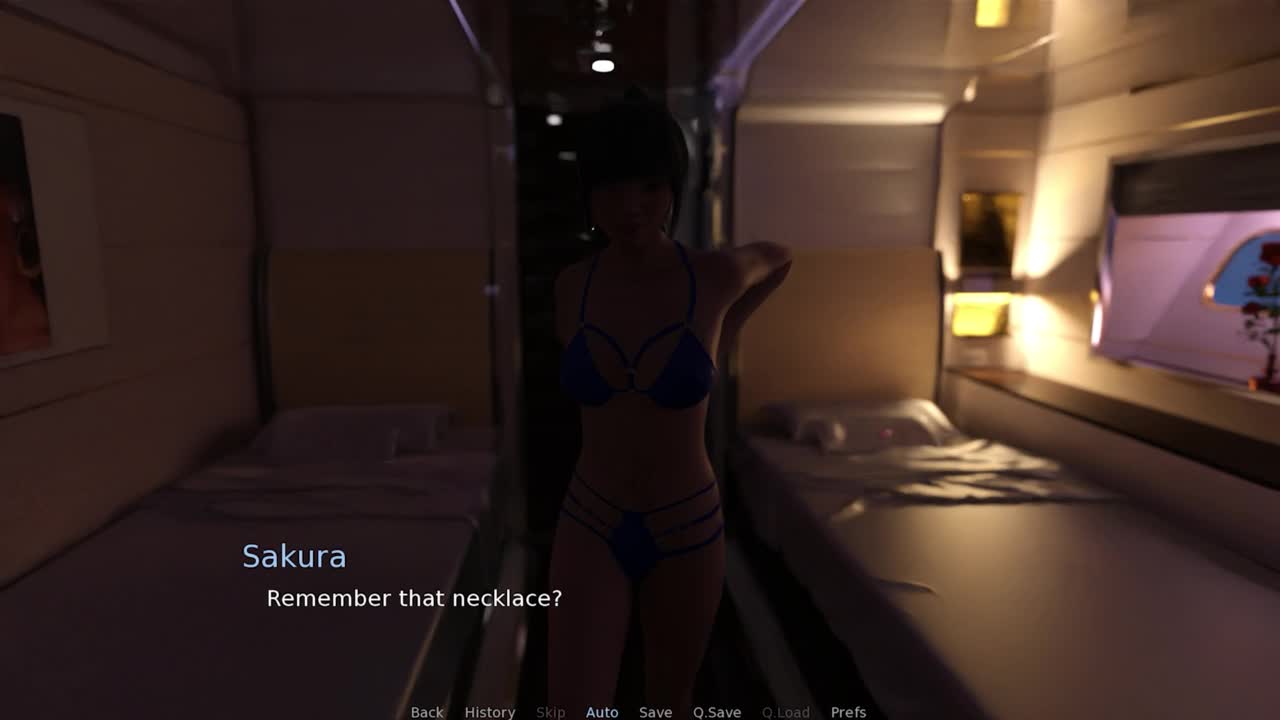Screen dimensions: 1280x720
Task: Open the dialogue History log
Action: tap(489, 712)
